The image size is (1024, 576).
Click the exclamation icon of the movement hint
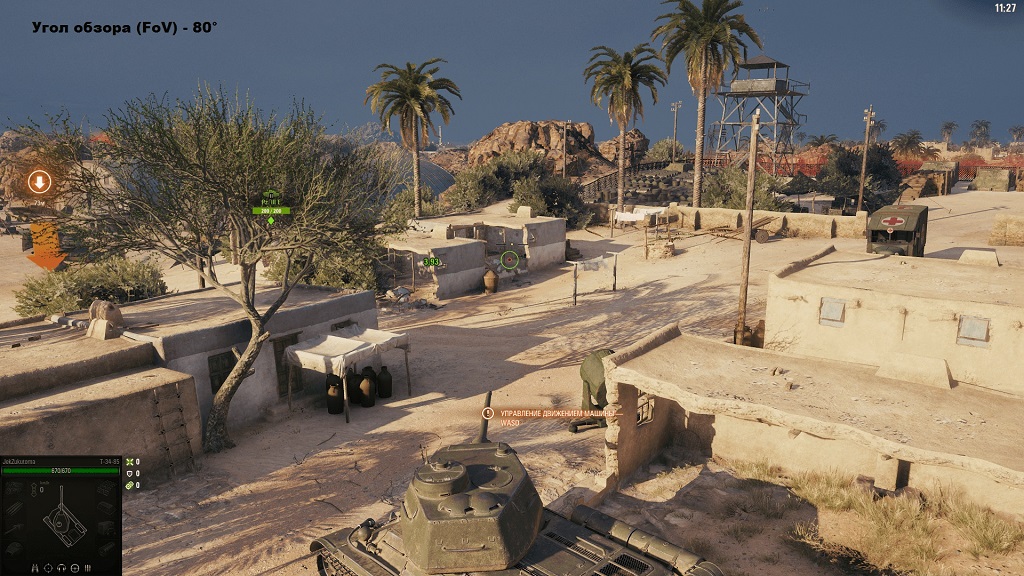pyautogui.click(x=488, y=413)
